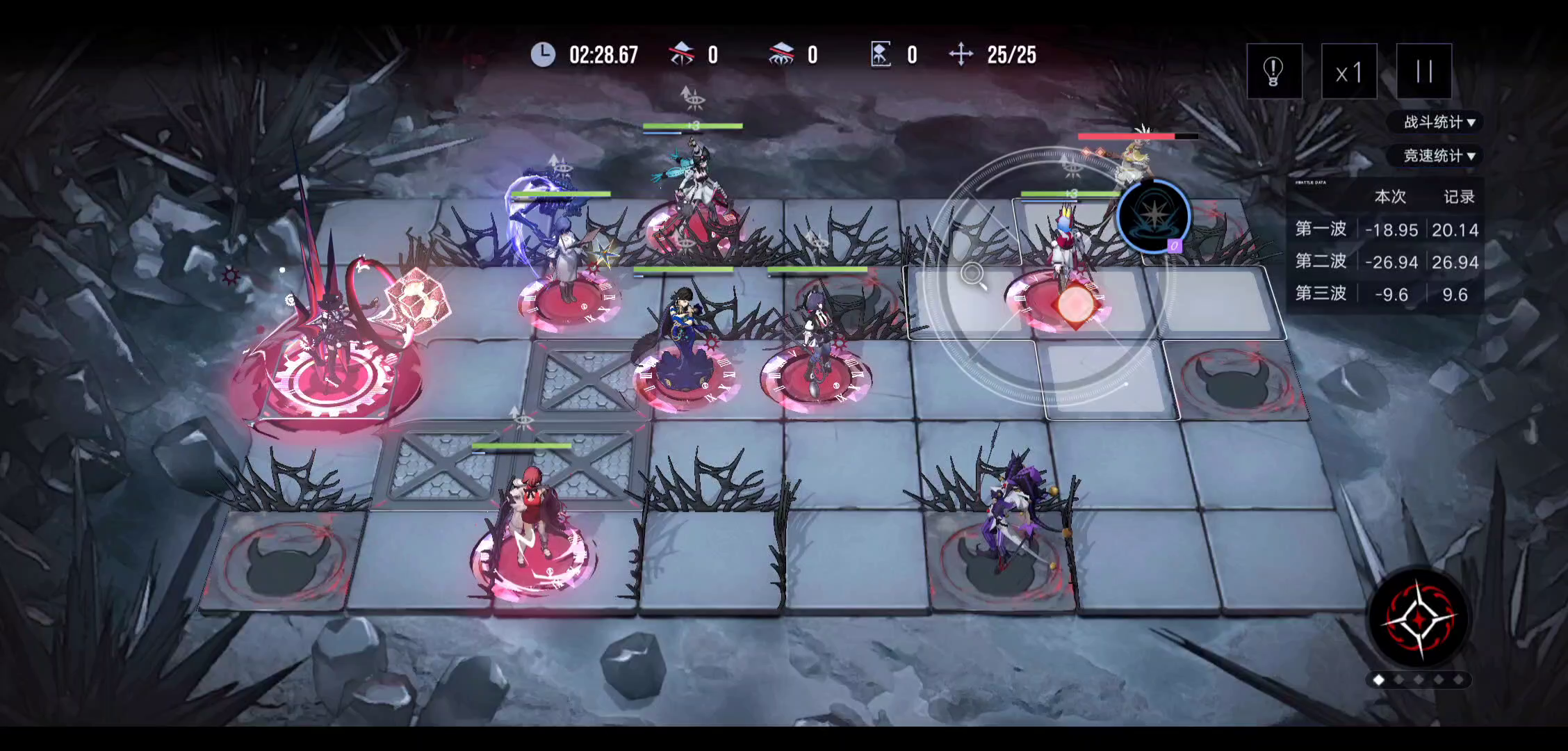Click the spider enemy counter icon
The image size is (1568, 751).
782,54
